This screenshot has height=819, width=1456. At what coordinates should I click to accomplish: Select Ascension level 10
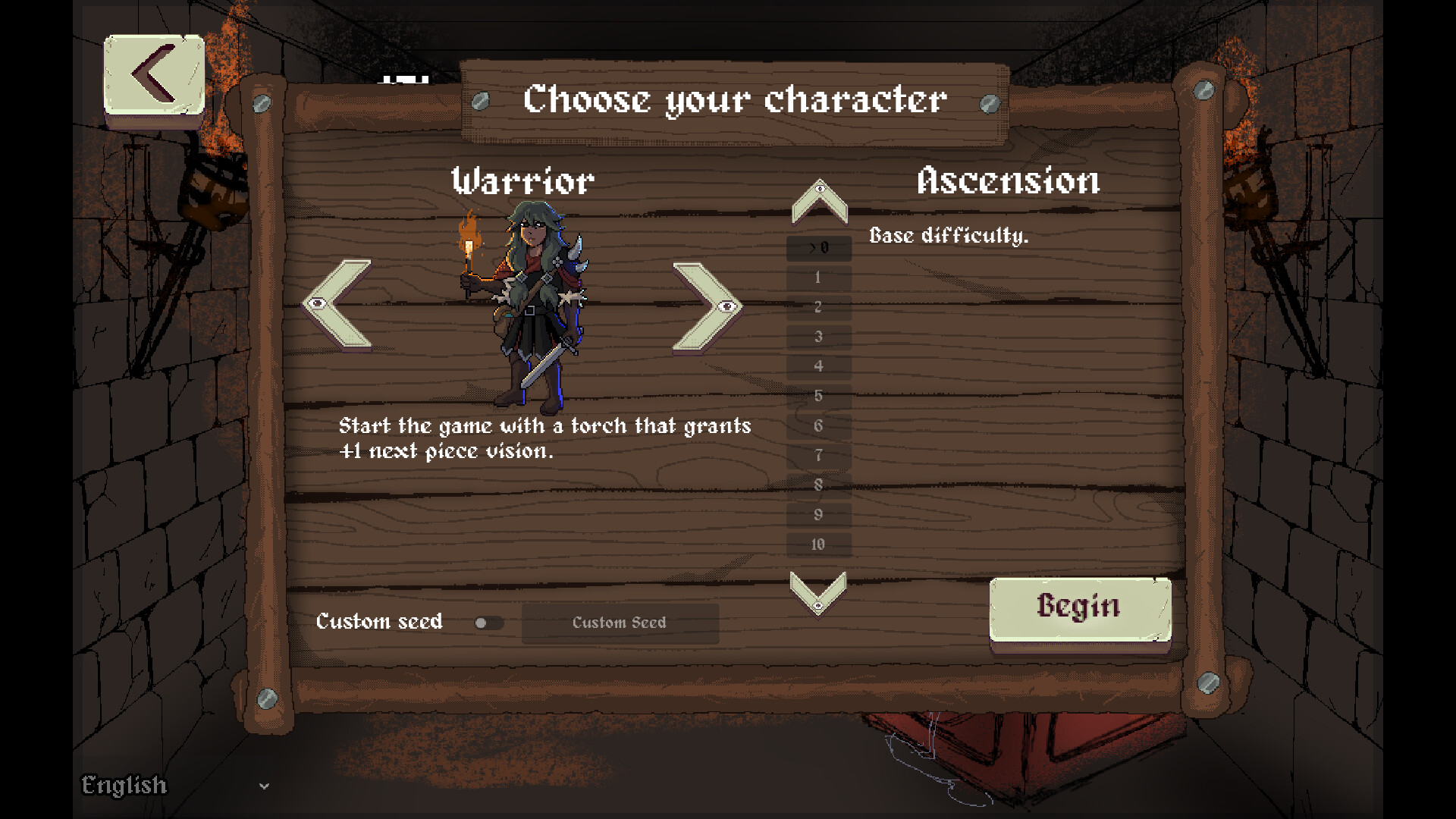[x=818, y=544]
